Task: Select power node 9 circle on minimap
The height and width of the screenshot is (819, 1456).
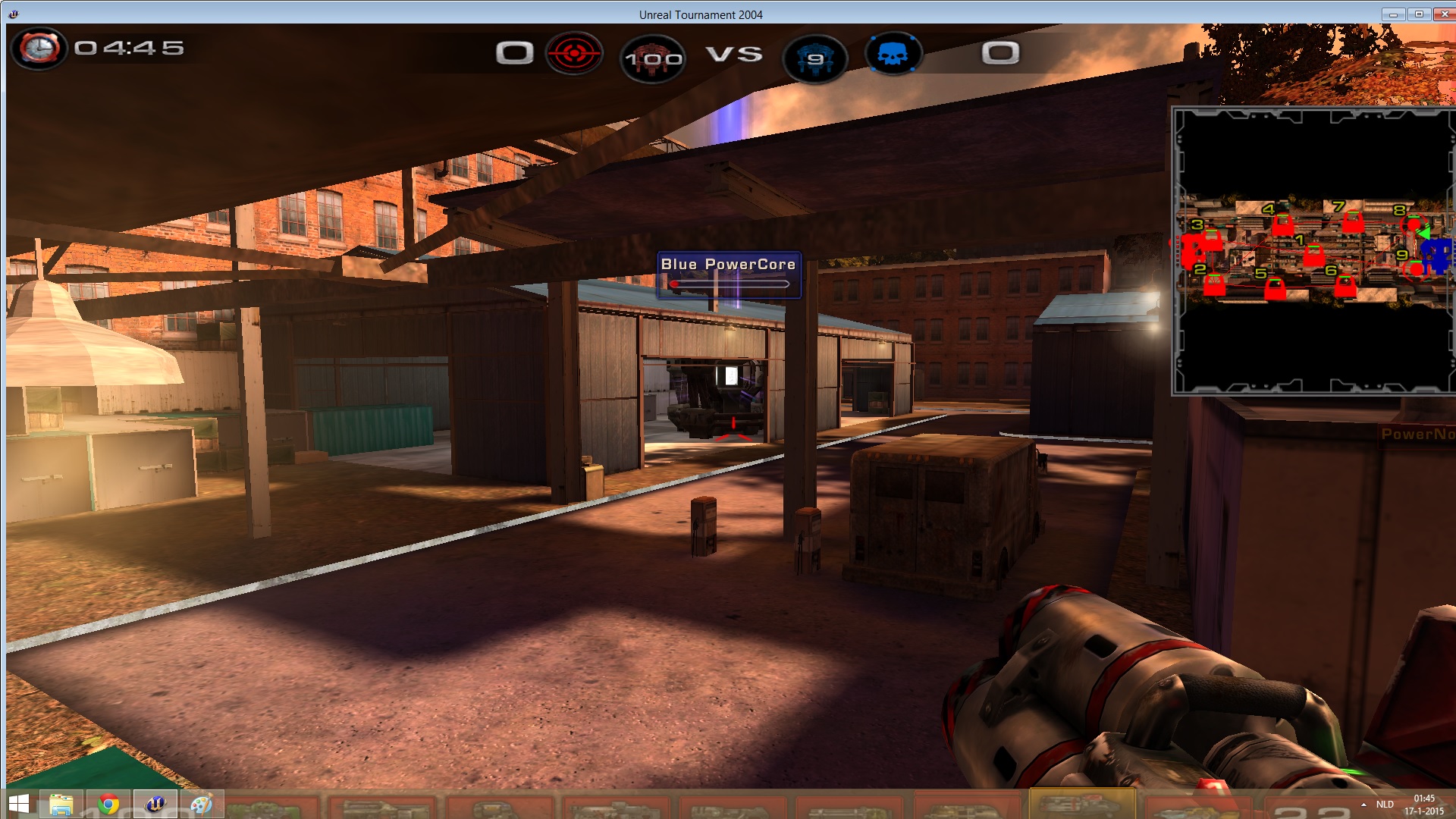Action: click(x=1416, y=268)
